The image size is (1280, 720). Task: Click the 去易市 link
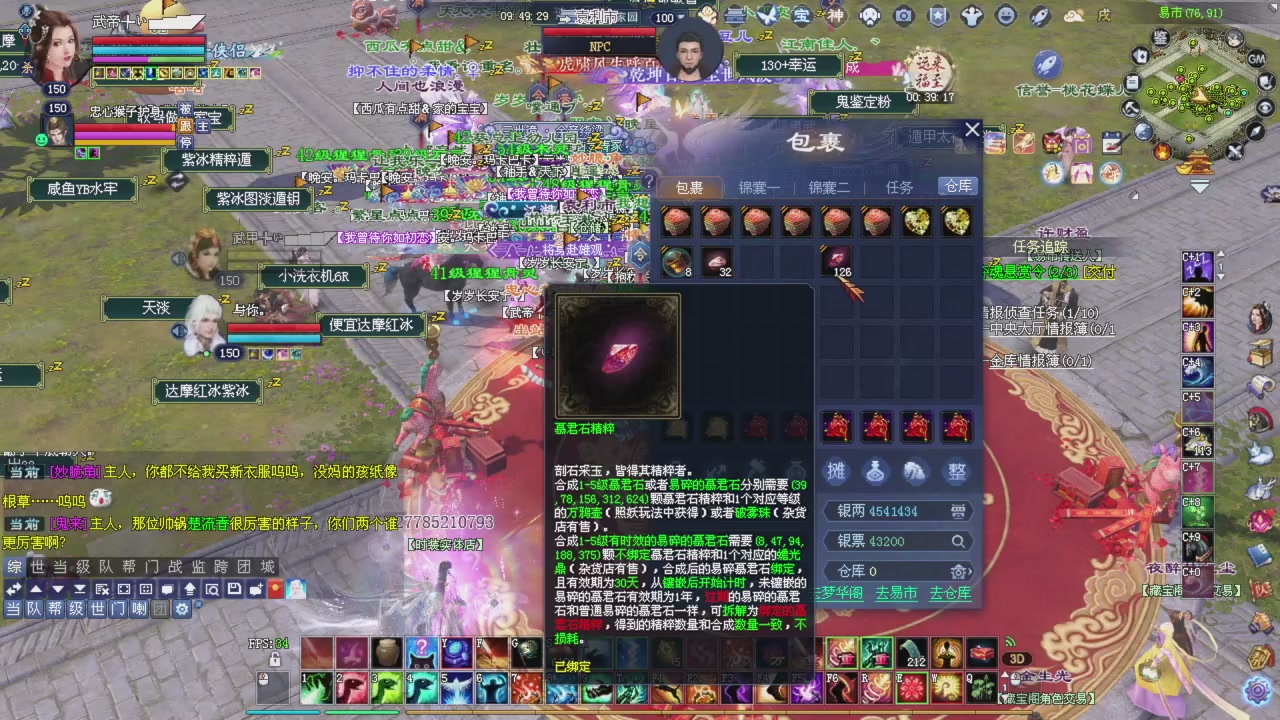[895, 592]
